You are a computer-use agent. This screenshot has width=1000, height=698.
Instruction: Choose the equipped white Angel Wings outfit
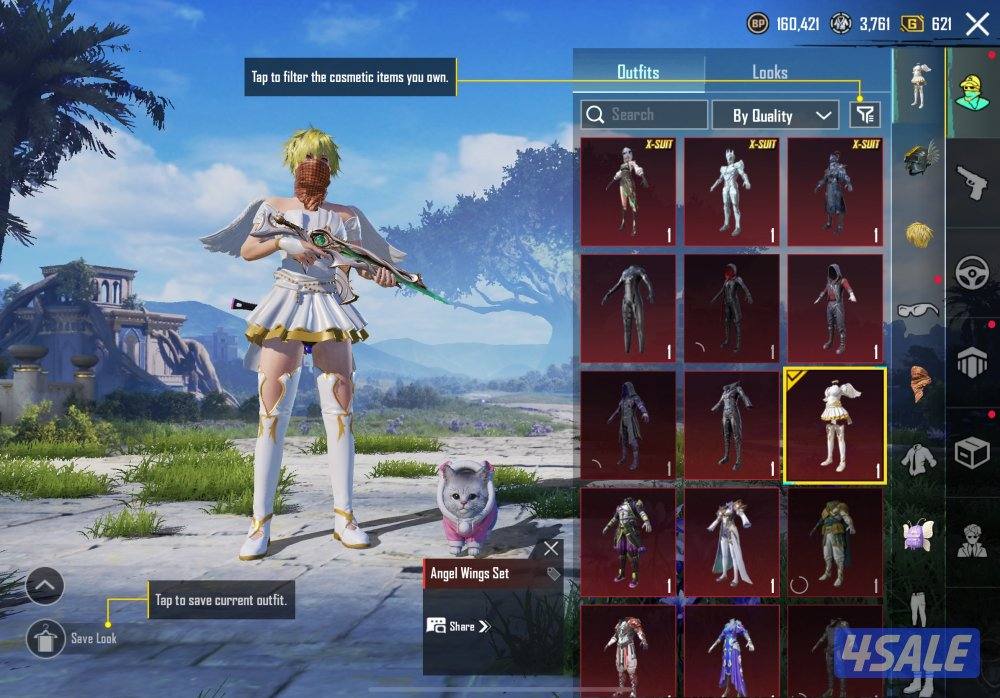(835, 424)
